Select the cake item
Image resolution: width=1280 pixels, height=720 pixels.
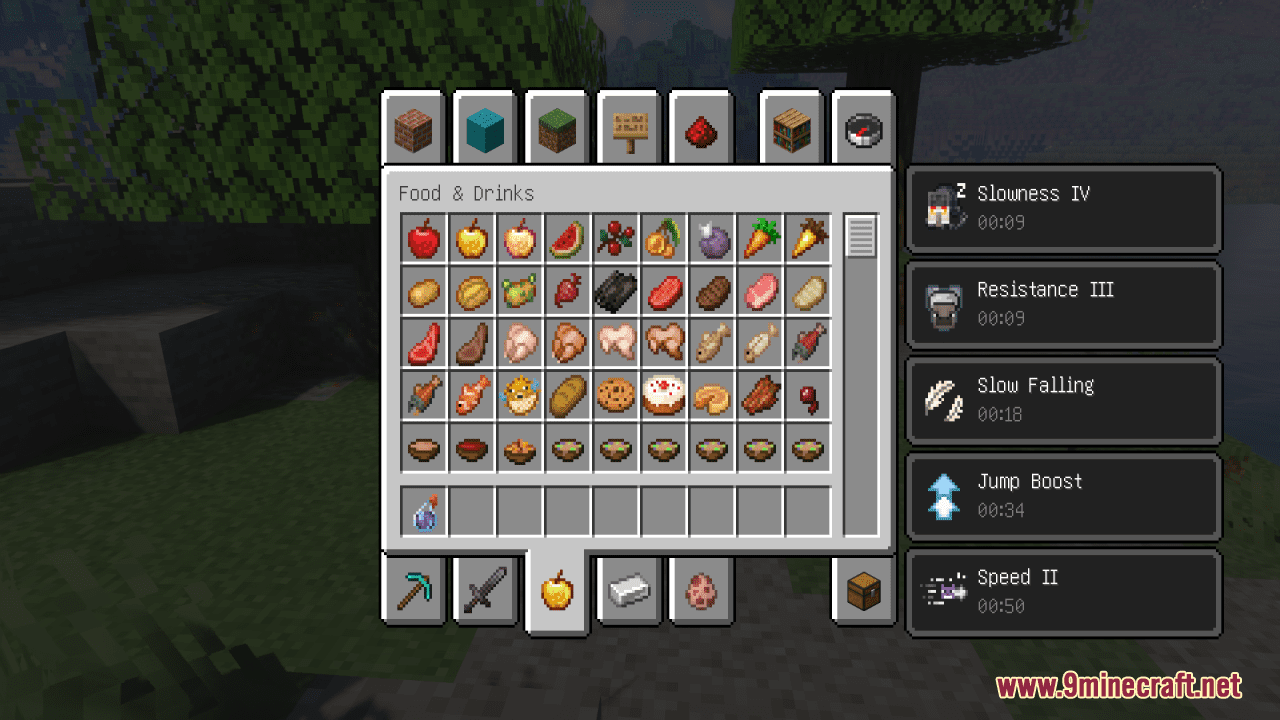point(663,395)
